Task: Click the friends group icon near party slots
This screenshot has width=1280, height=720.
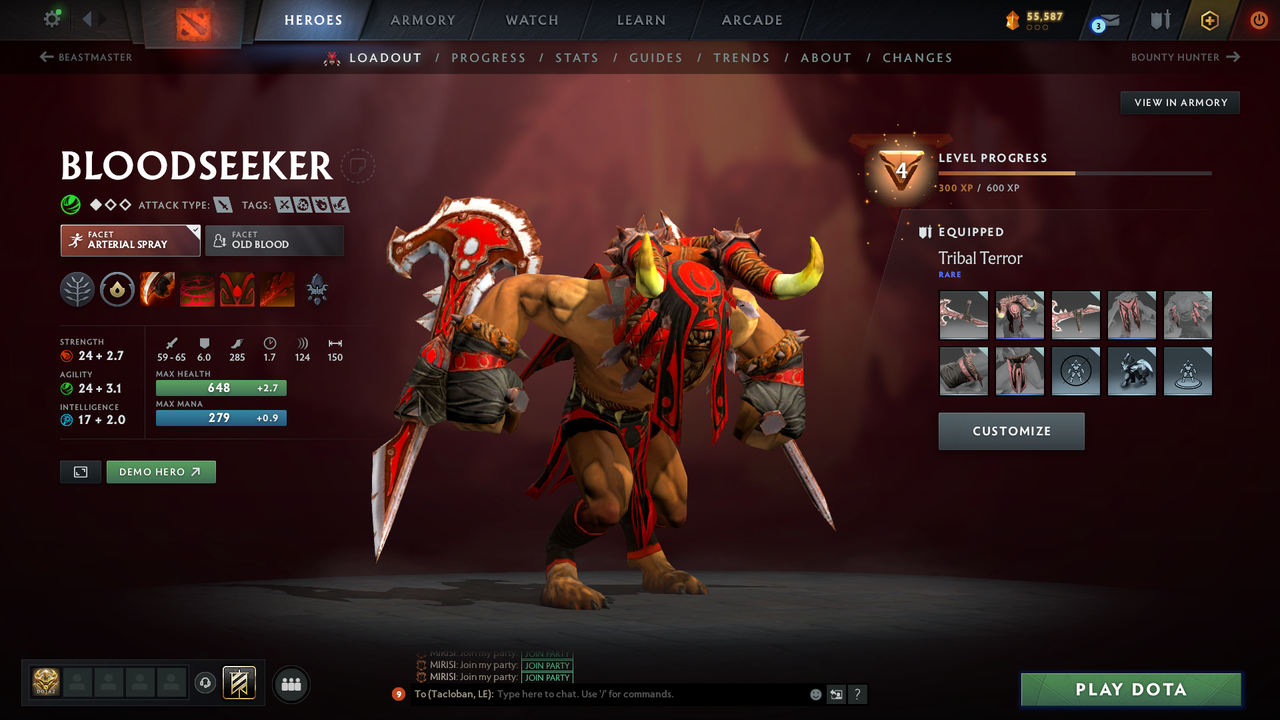Action: tap(290, 684)
